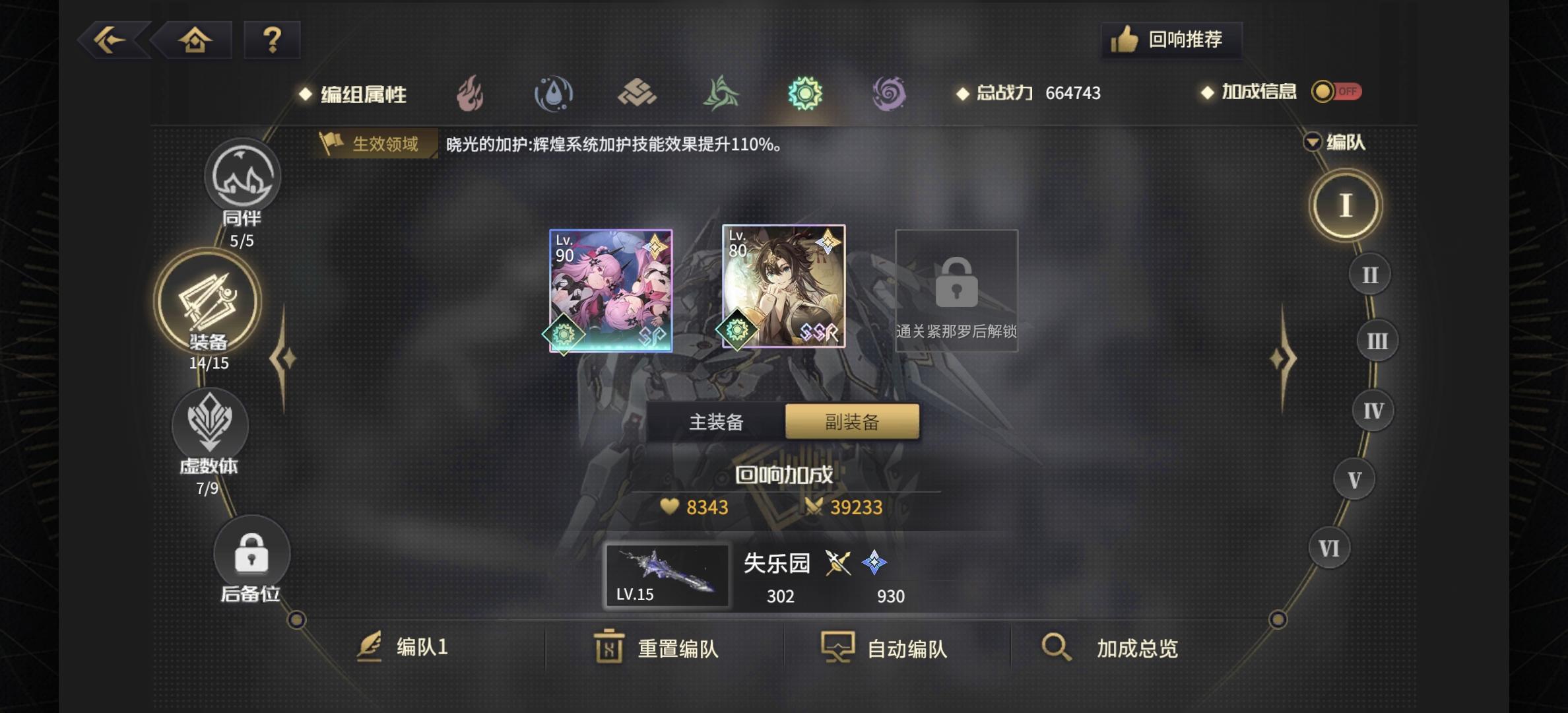Select team slot I on the progress ring
1568x713 pixels.
1345,205
